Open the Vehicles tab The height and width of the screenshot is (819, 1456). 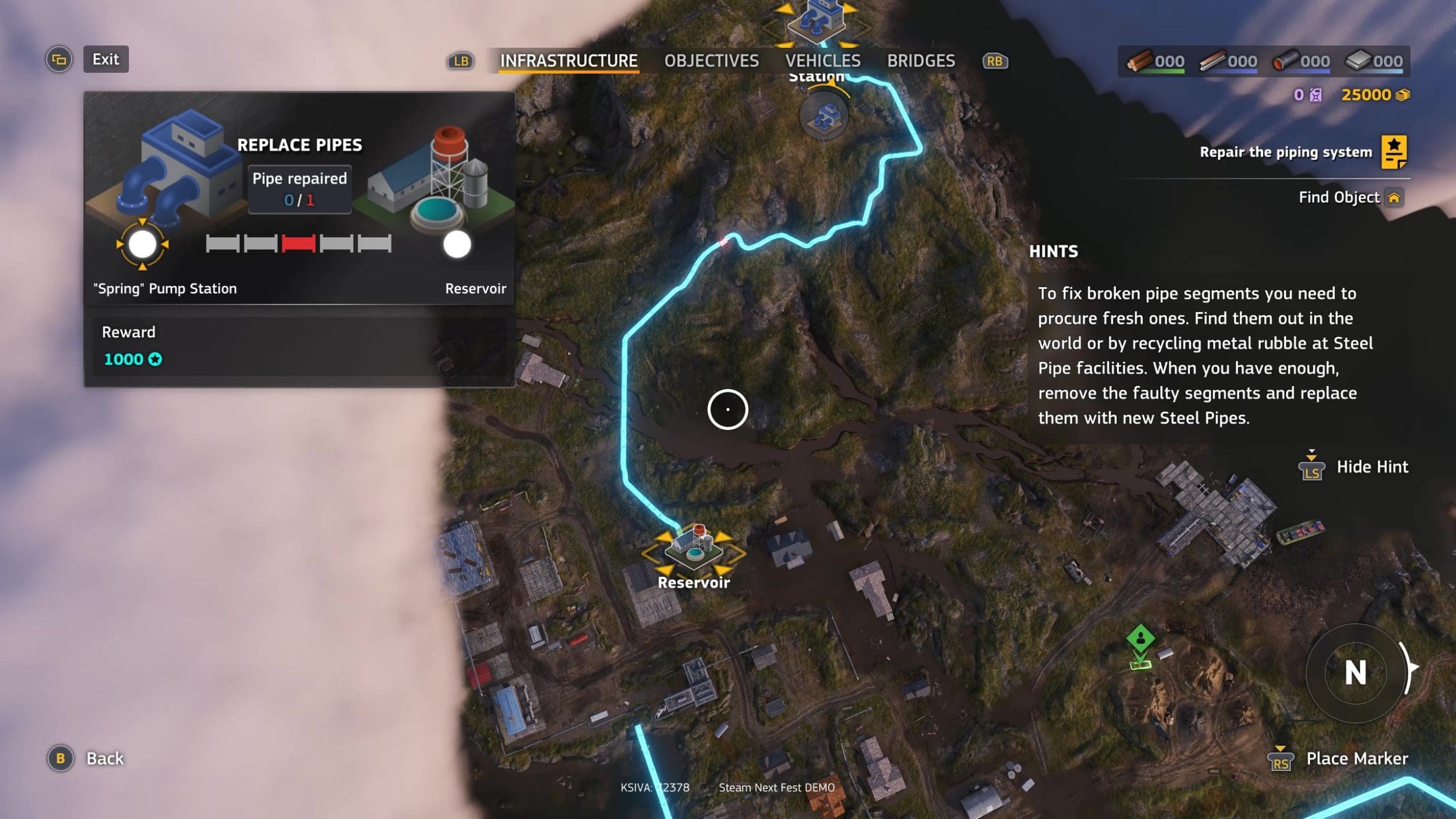[822, 61]
